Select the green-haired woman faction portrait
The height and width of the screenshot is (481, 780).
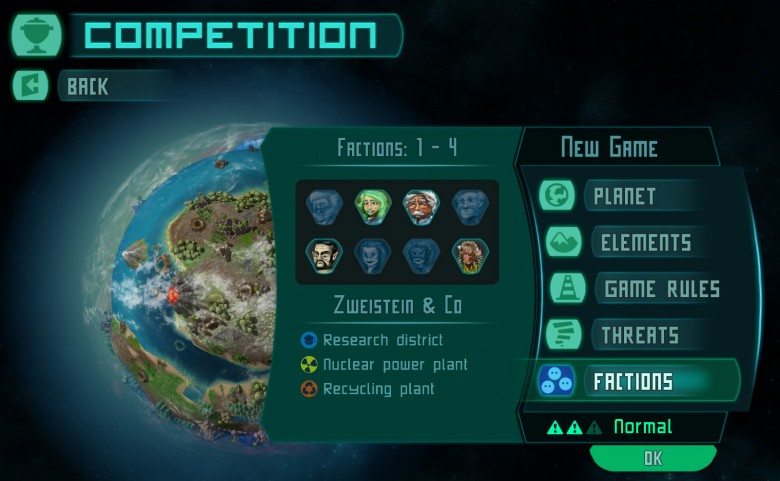(372, 207)
